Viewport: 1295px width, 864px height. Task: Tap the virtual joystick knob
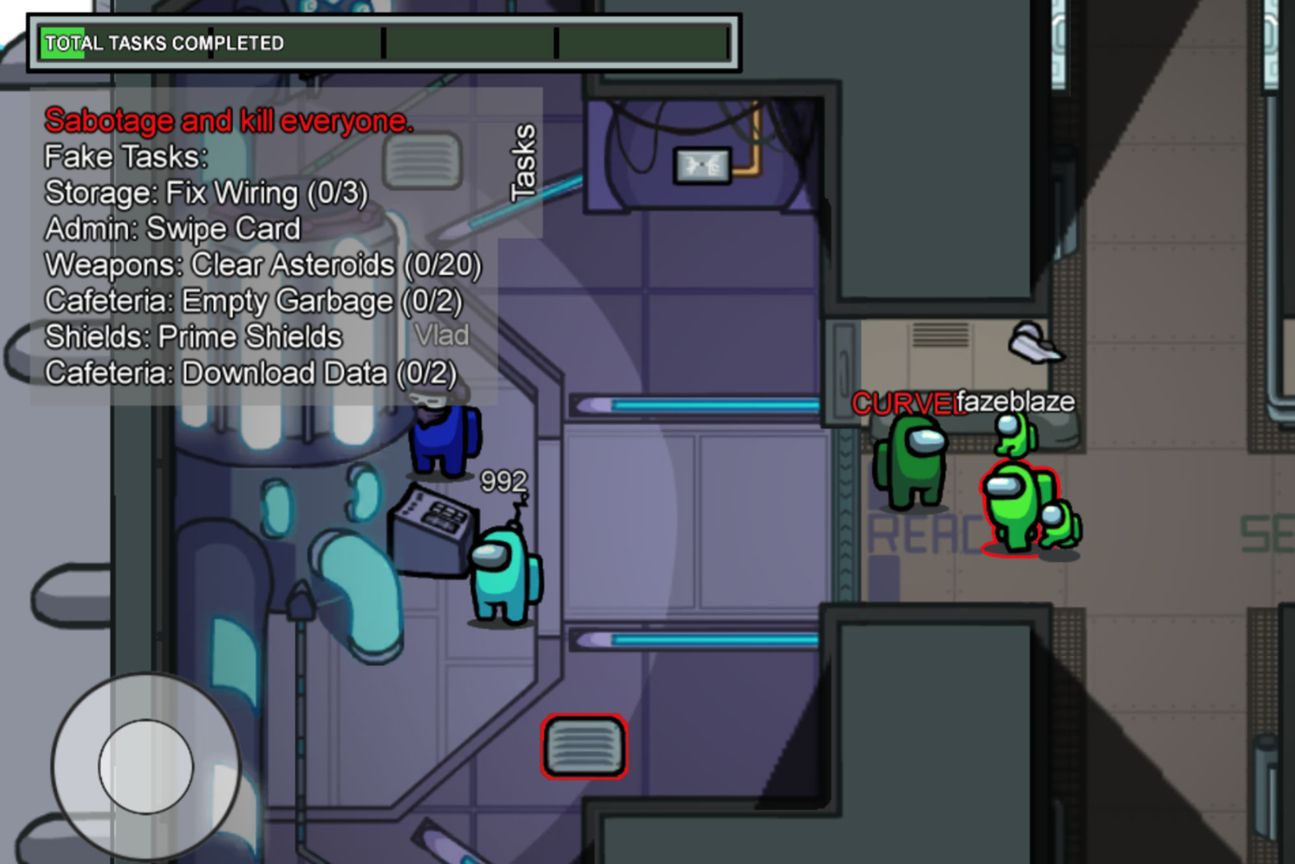click(x=146, y=765)
